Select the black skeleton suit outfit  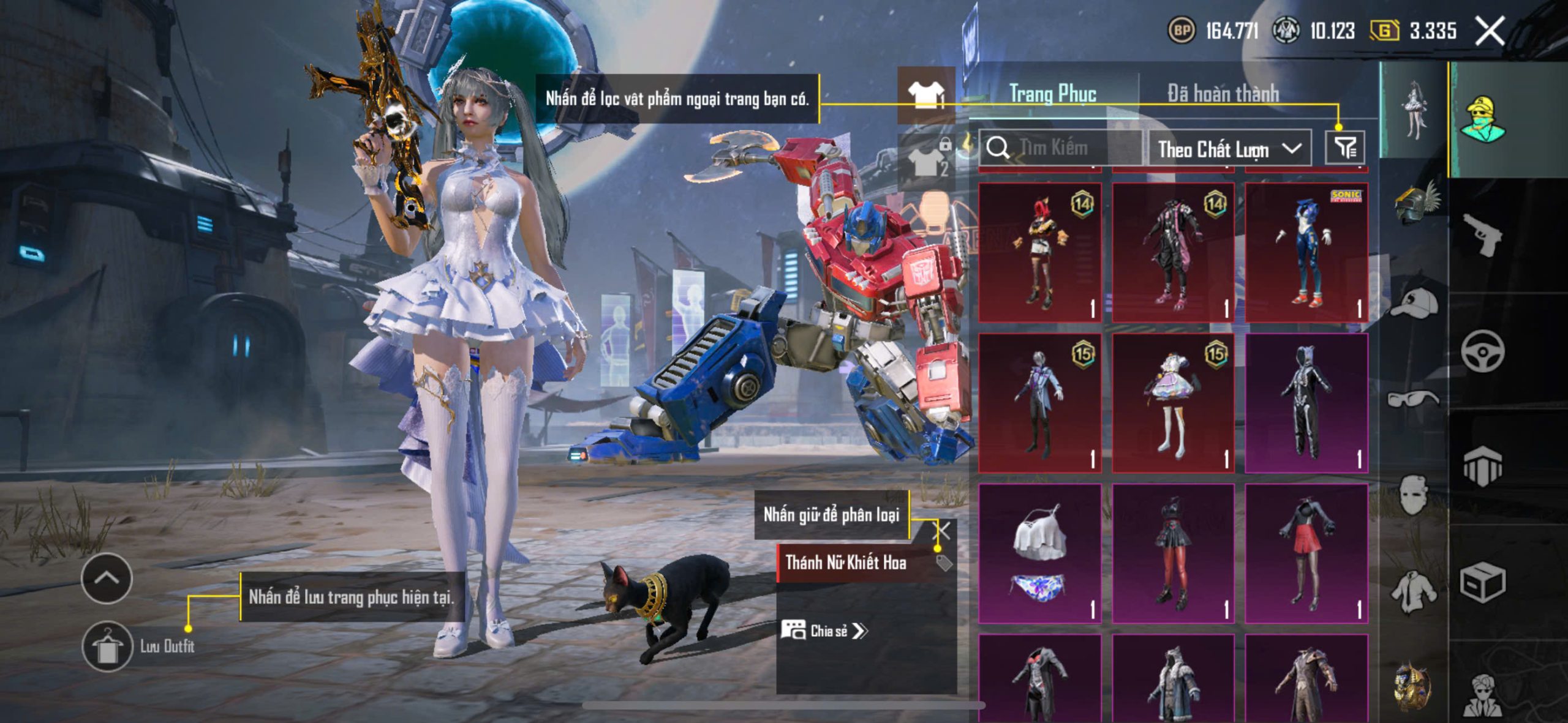click(1306, 403)
